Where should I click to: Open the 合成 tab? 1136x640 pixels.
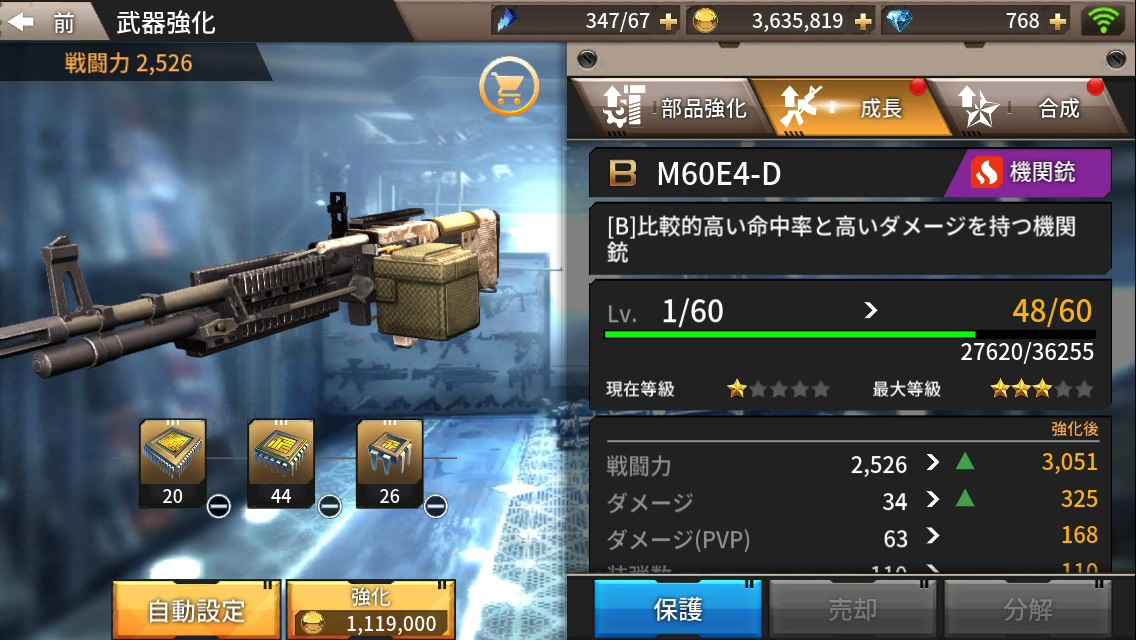pos(1030,108)
